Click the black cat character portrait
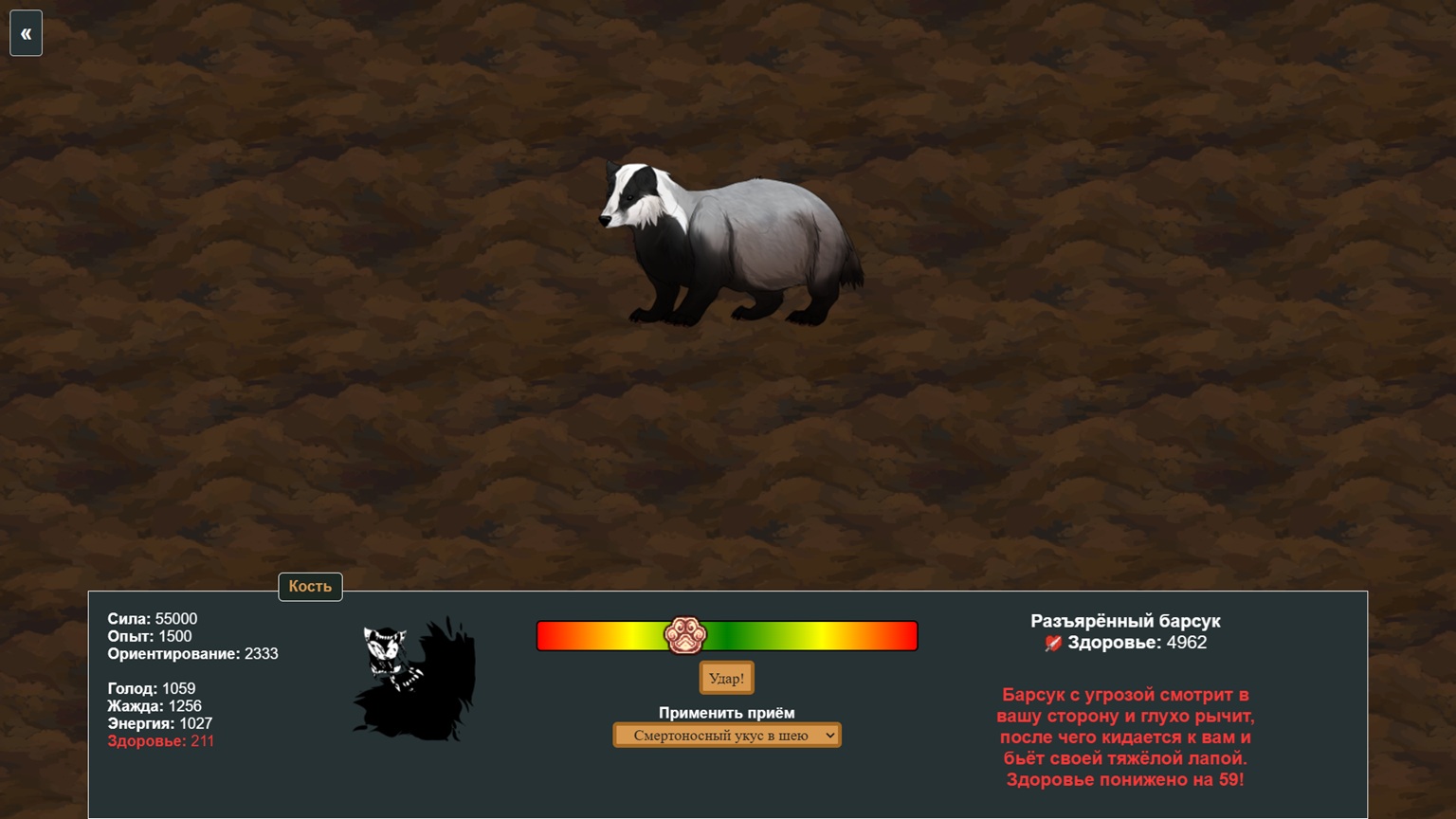Screen dimensions: 1456x819 [x=415, y=679]
